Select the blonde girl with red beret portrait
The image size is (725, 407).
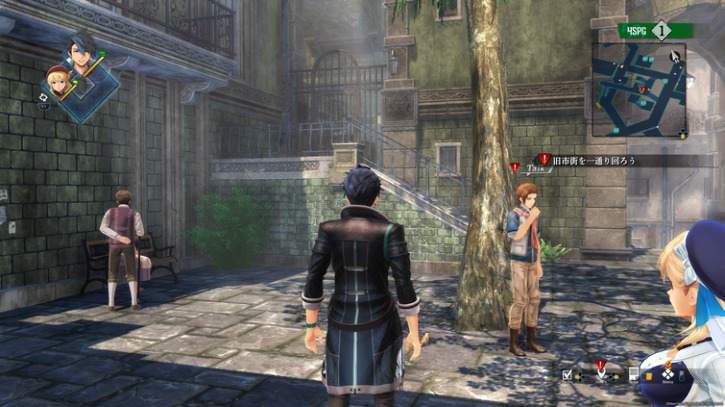click(57, 79)
